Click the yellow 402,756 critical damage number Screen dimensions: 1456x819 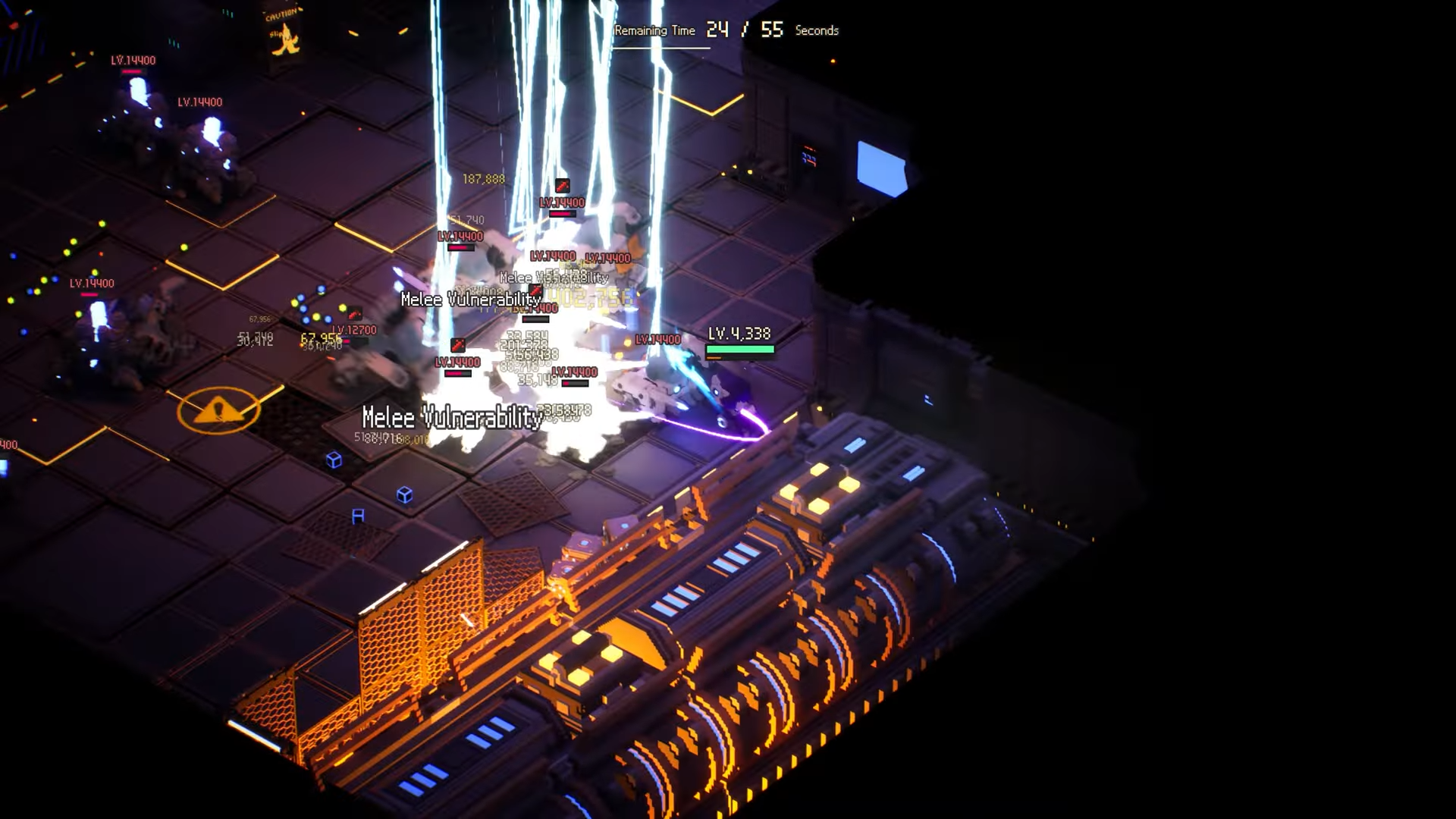pyautogui.click(x=588, y=299)
